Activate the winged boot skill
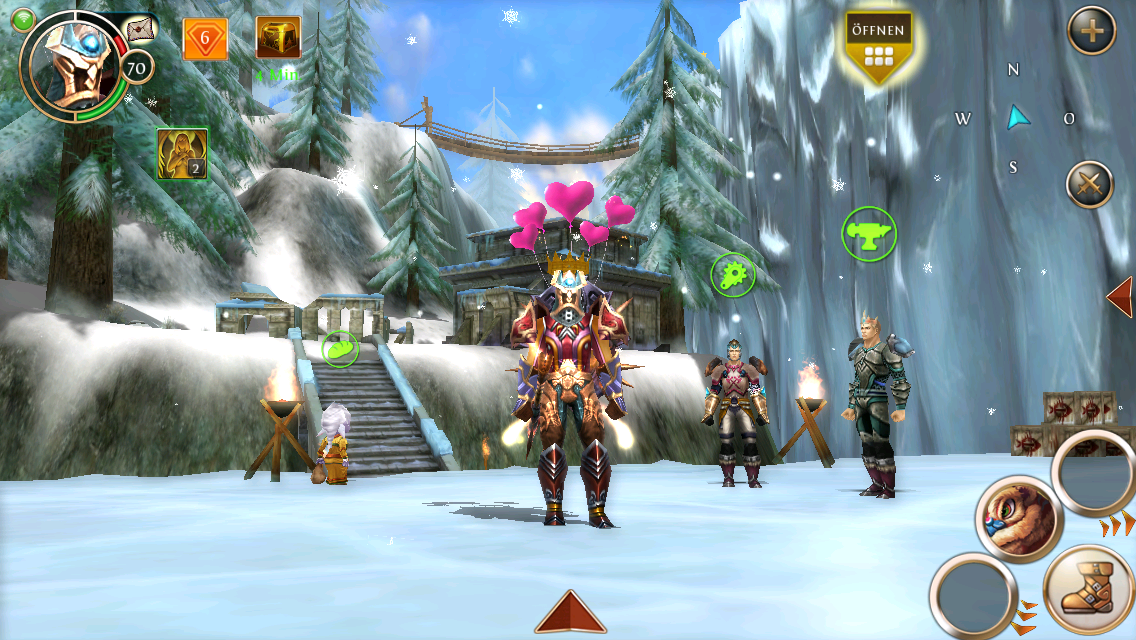Screen dimensions: 1136x640 1087,591
